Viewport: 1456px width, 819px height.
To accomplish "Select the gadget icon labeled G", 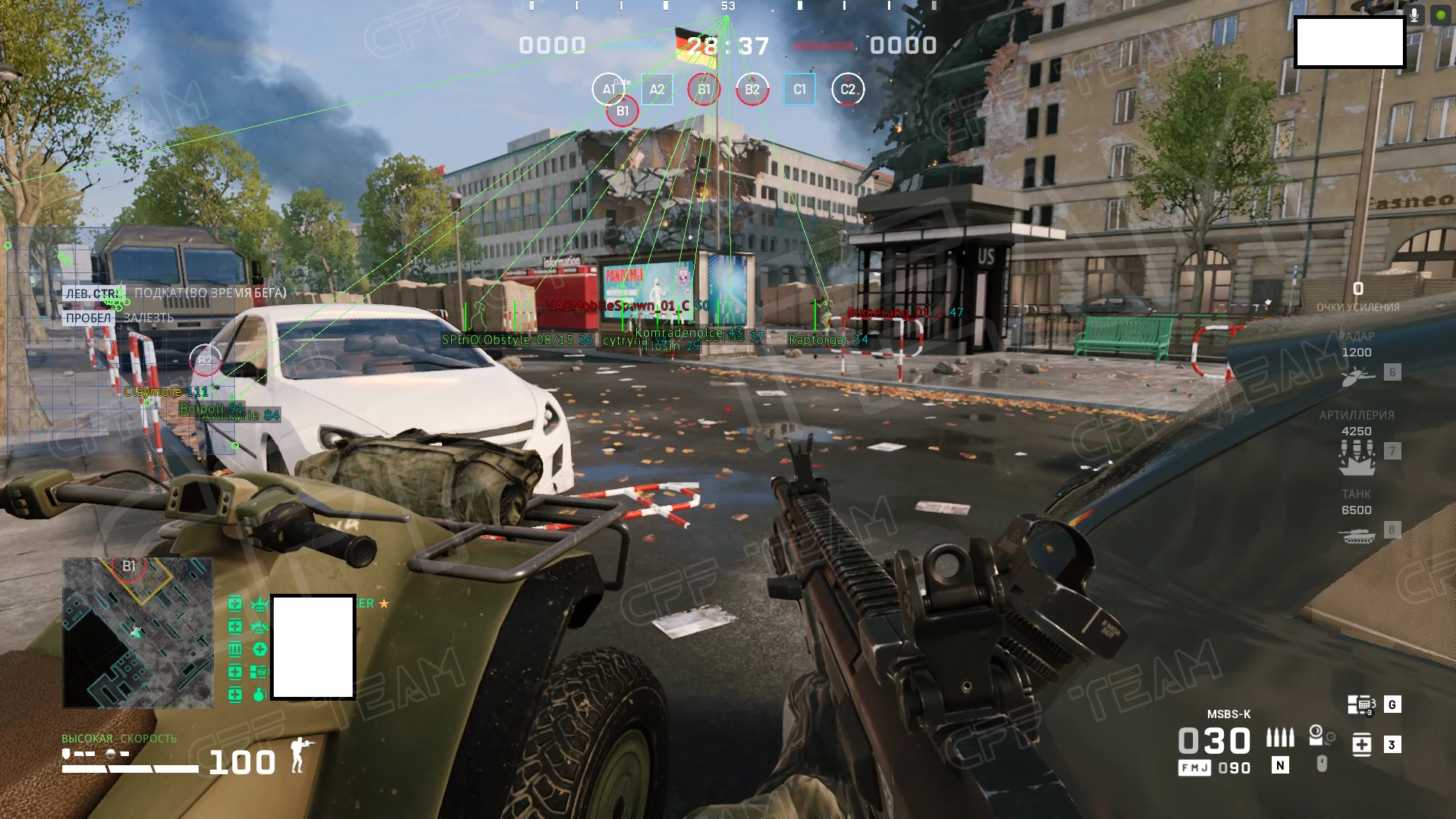I will [x=1362, y=705].
